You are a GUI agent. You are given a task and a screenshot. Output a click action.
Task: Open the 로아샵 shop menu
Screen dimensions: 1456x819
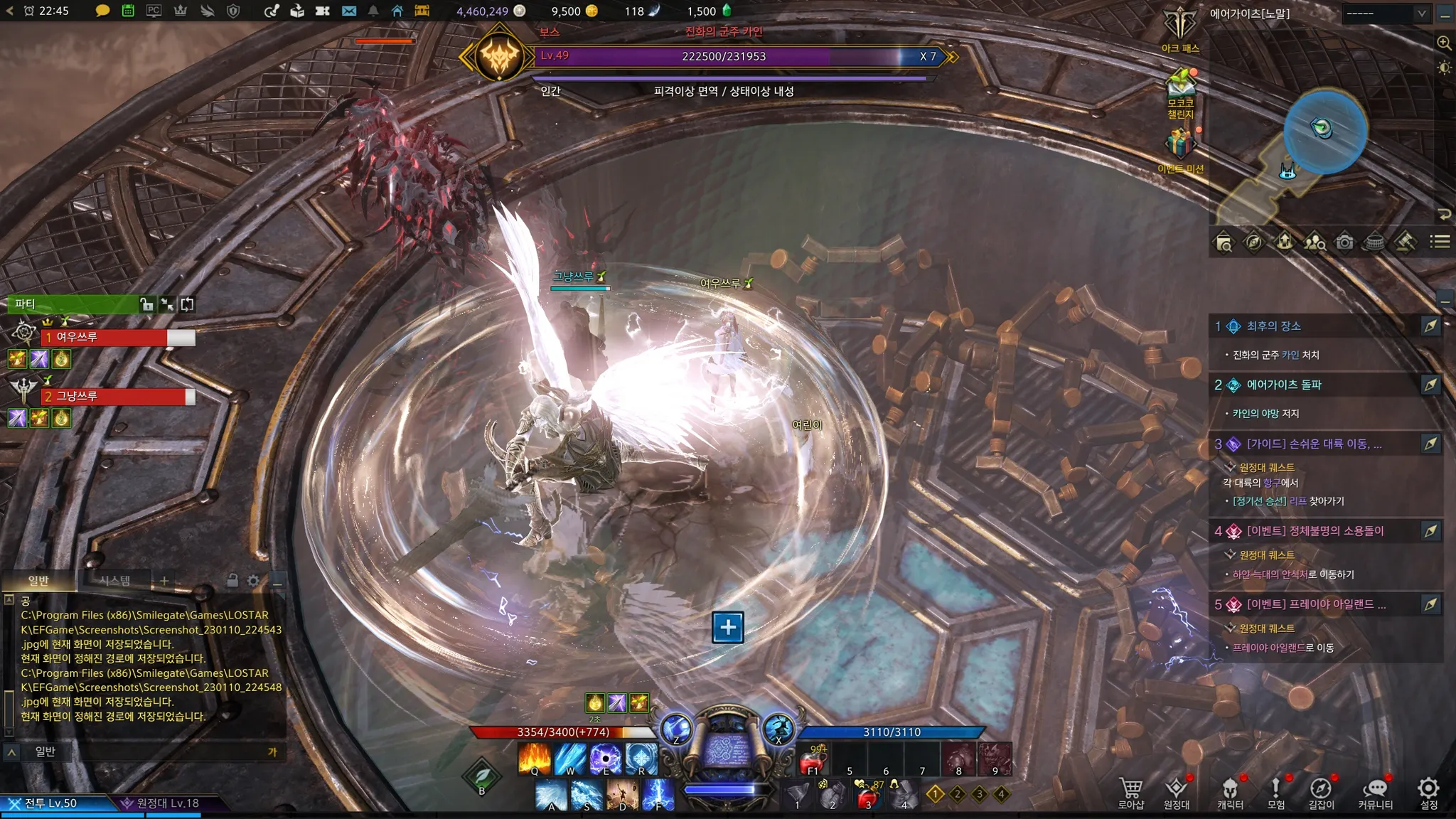tap(1130, 791)
